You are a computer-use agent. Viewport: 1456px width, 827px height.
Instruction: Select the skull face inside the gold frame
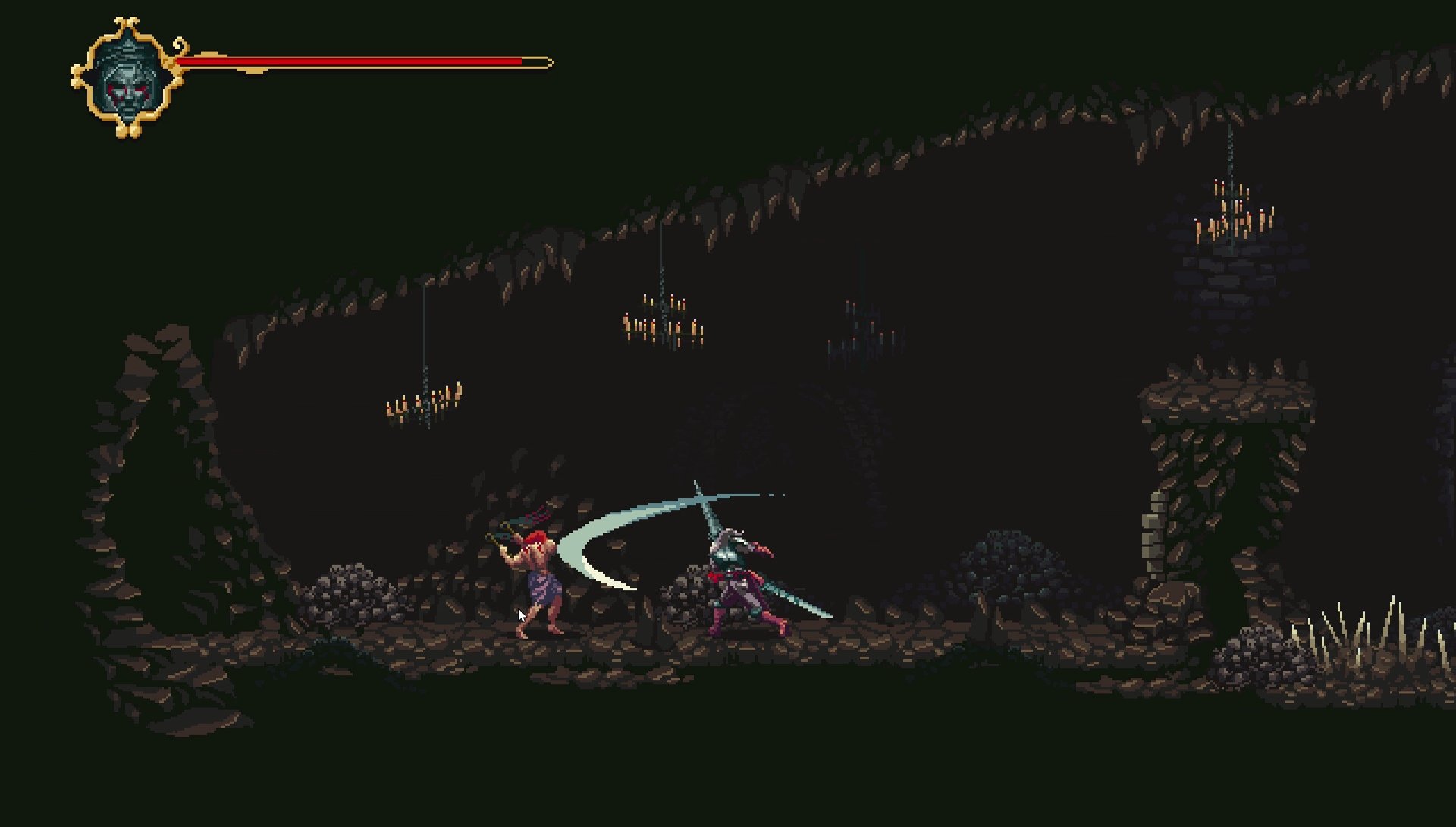(127, 85)
